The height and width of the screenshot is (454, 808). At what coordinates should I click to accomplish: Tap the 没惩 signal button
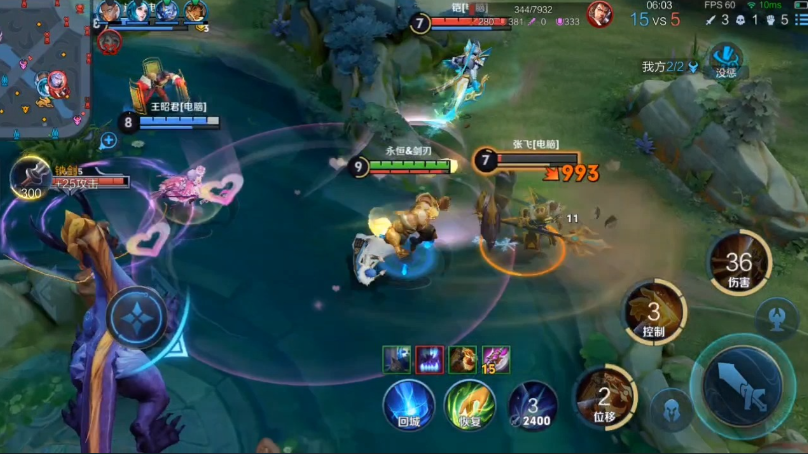(x=725, y=58)
